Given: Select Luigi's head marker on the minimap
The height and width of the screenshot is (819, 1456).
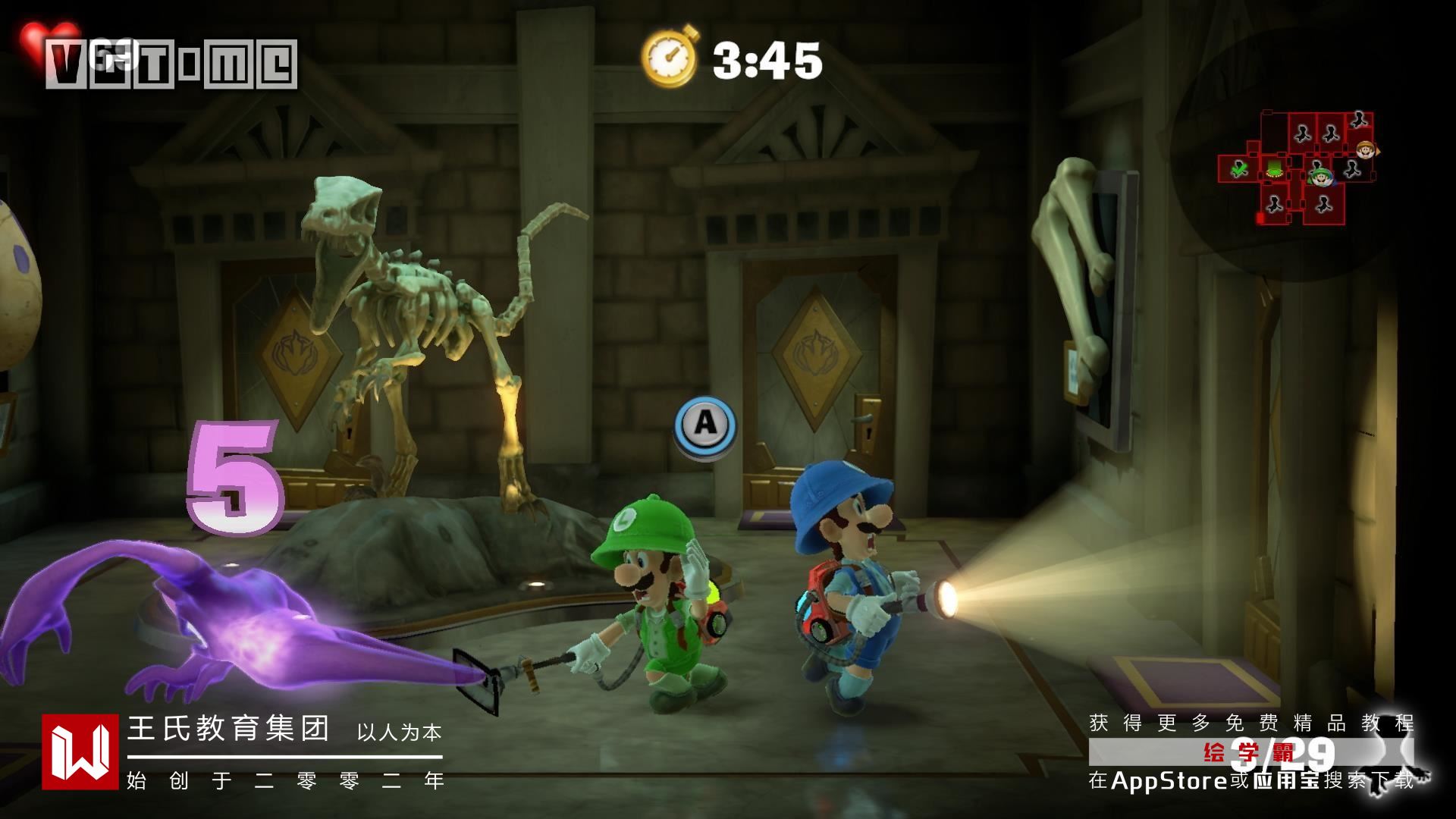Looking at the screenshot, I should tap(1322, 178).
